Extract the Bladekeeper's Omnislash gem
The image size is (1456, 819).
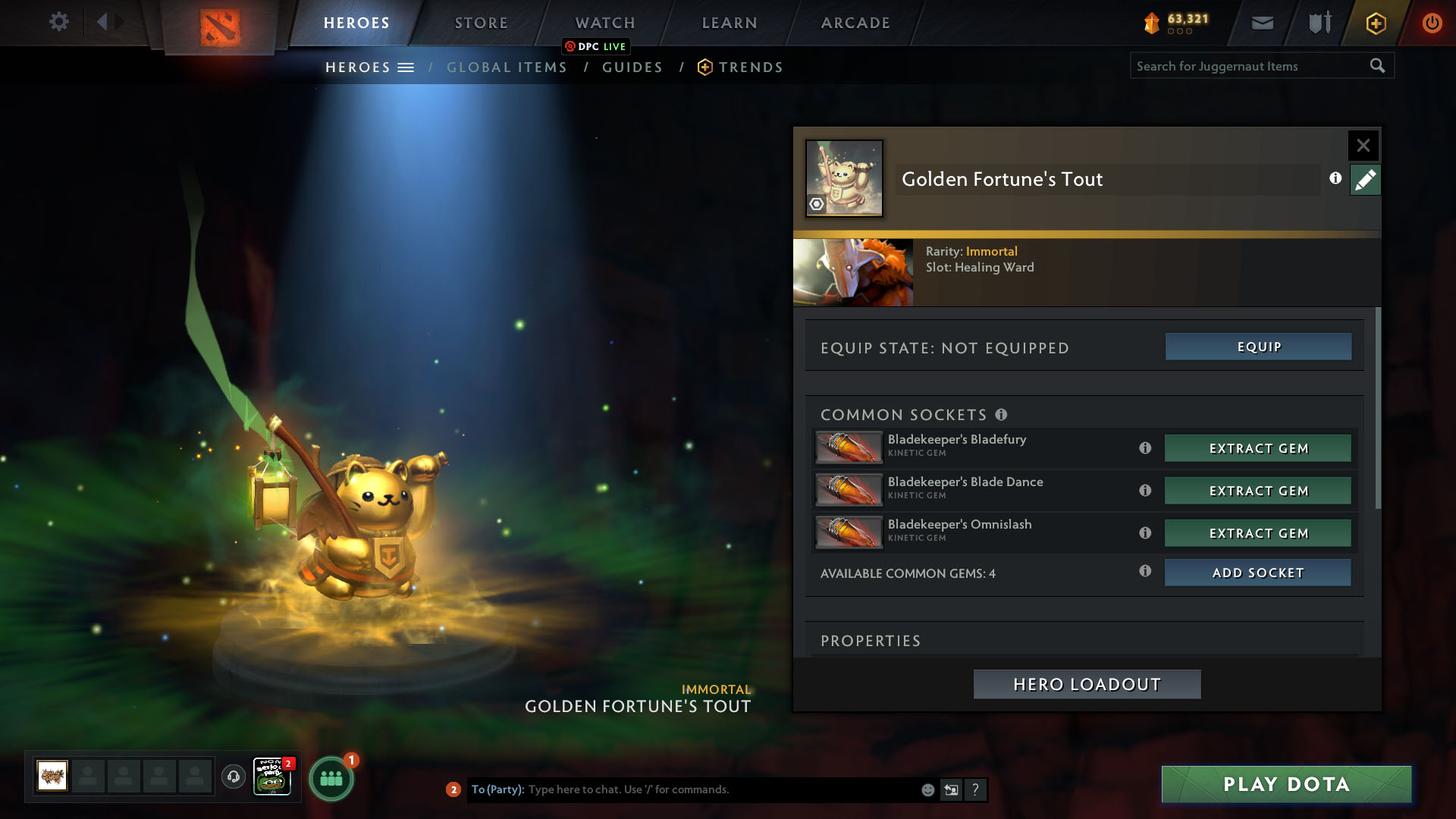tap(1258, 533)
